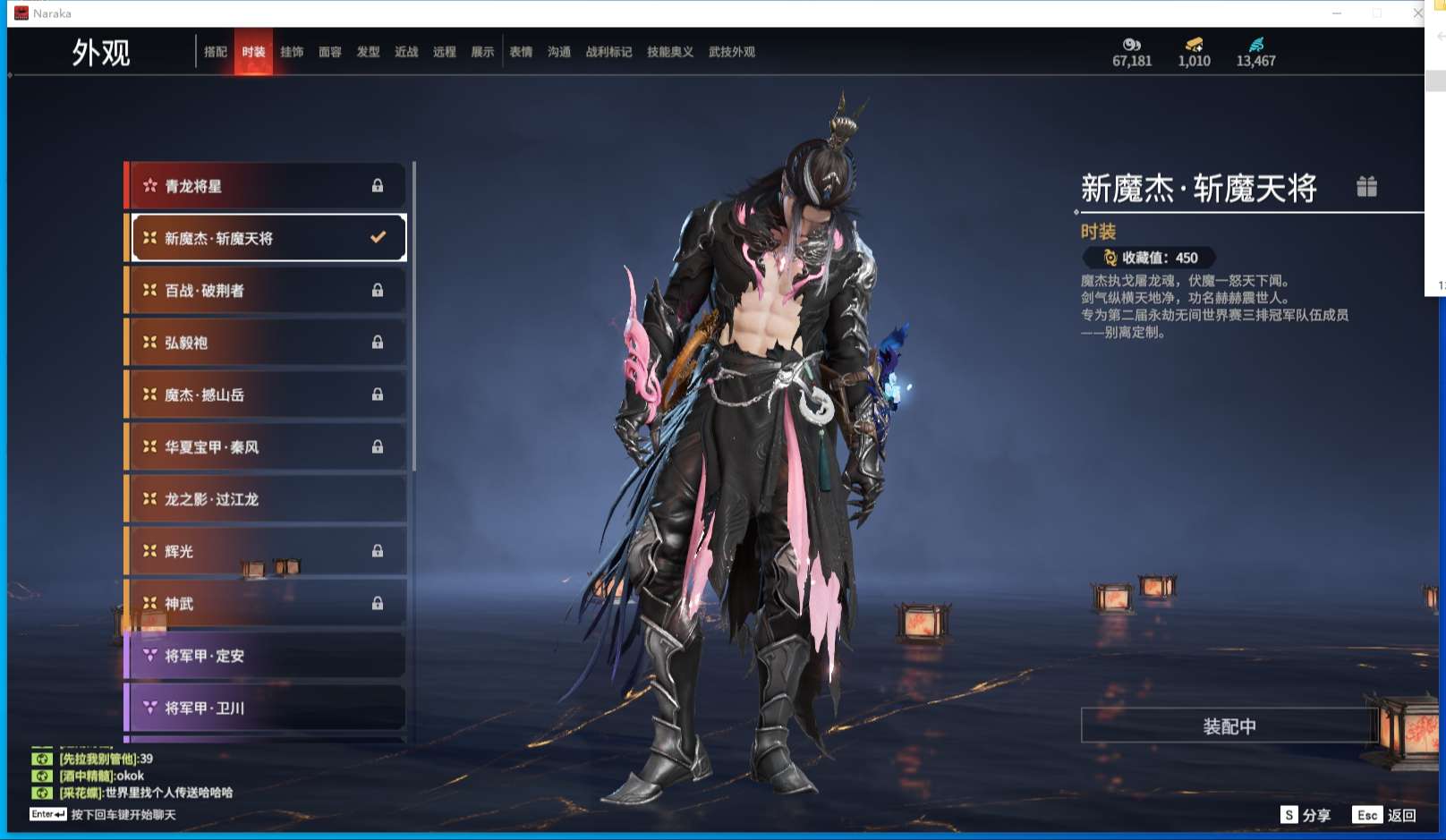Open the 挂饰 tab
This screenshot has width=1446, height=840.
coord(292,52)
